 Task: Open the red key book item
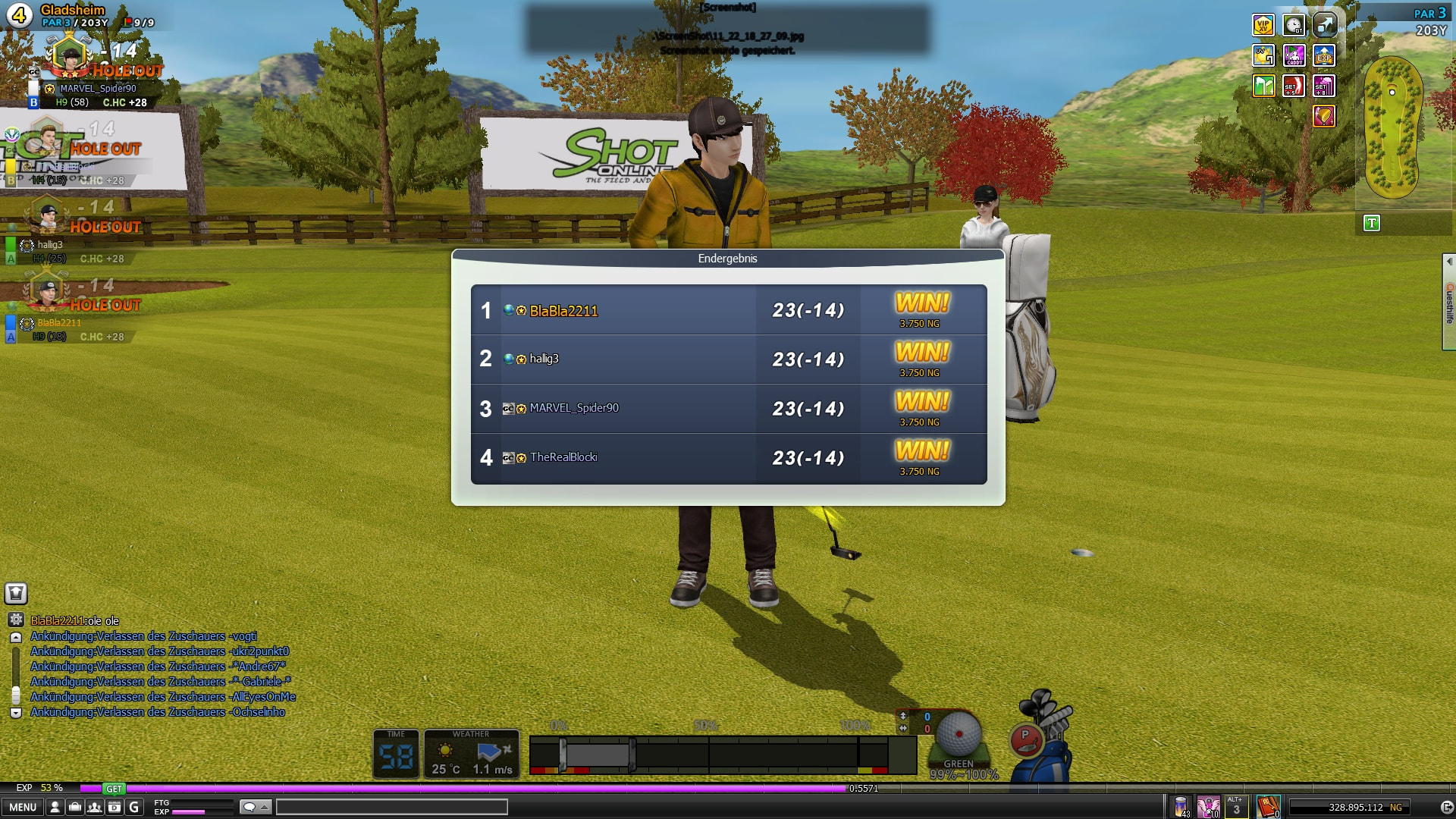1267,806
